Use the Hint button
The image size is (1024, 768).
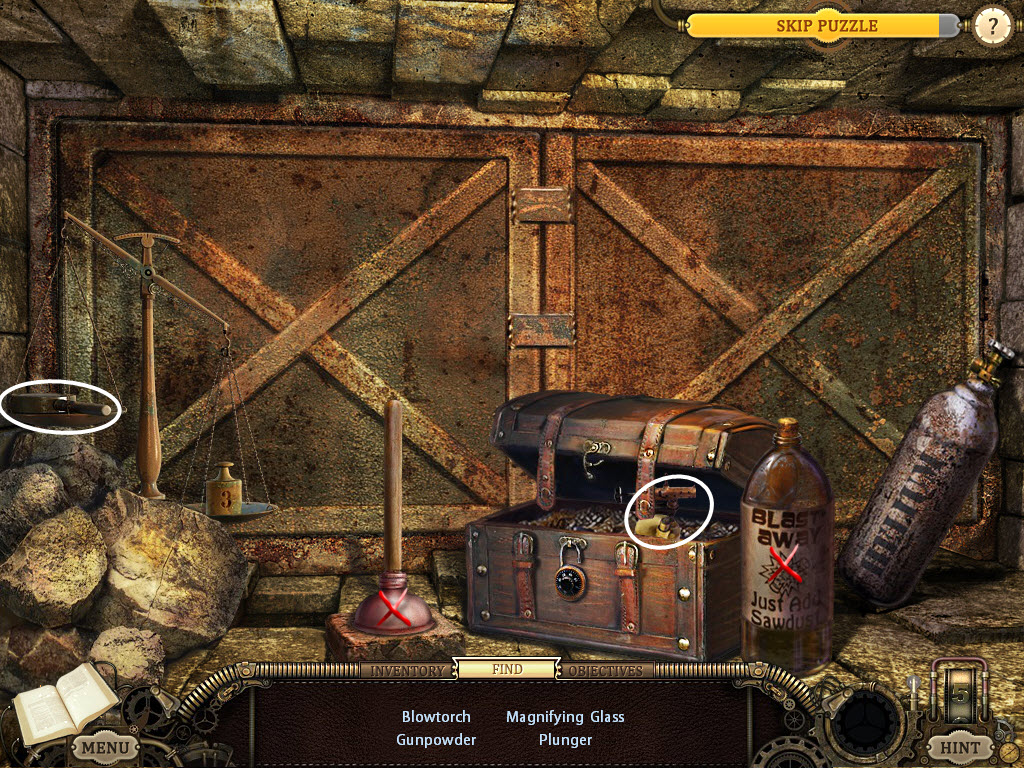(959, 747)
